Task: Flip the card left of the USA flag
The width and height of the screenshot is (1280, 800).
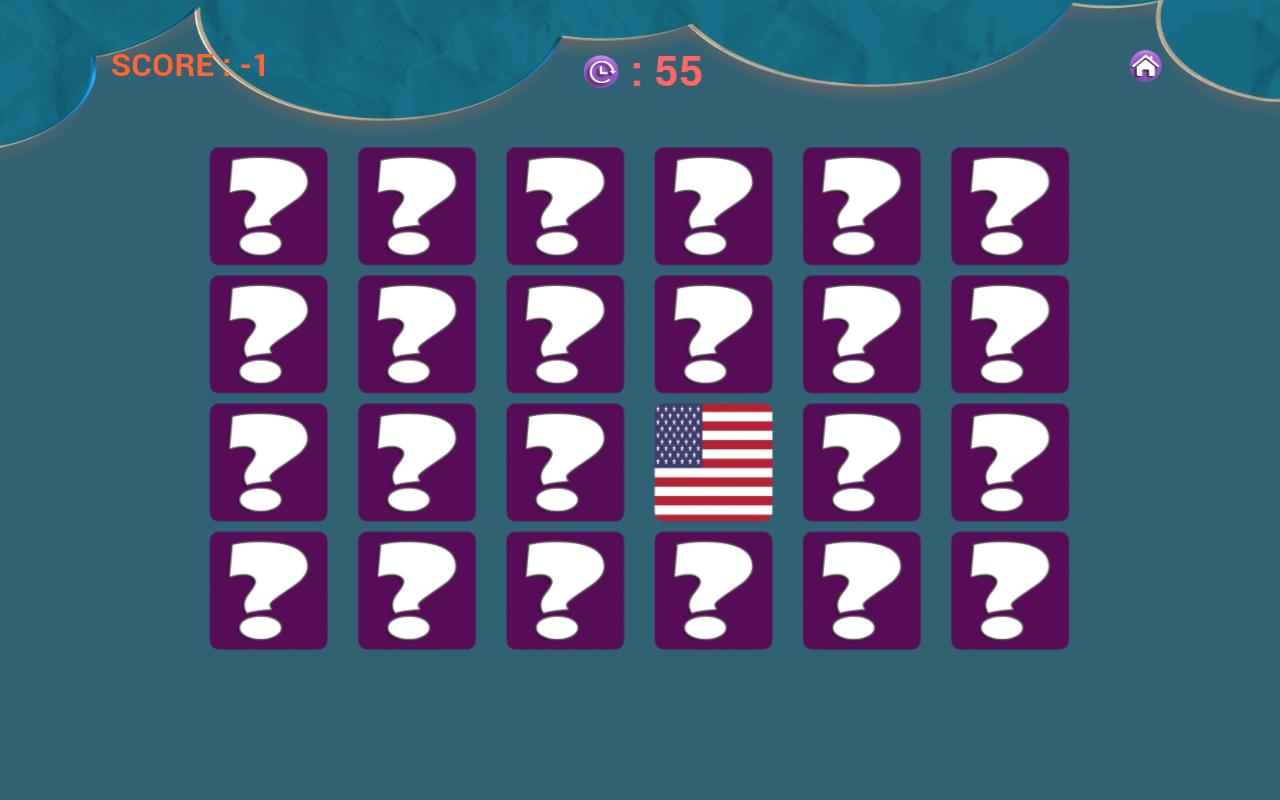Action: click(x=565, y=463)
